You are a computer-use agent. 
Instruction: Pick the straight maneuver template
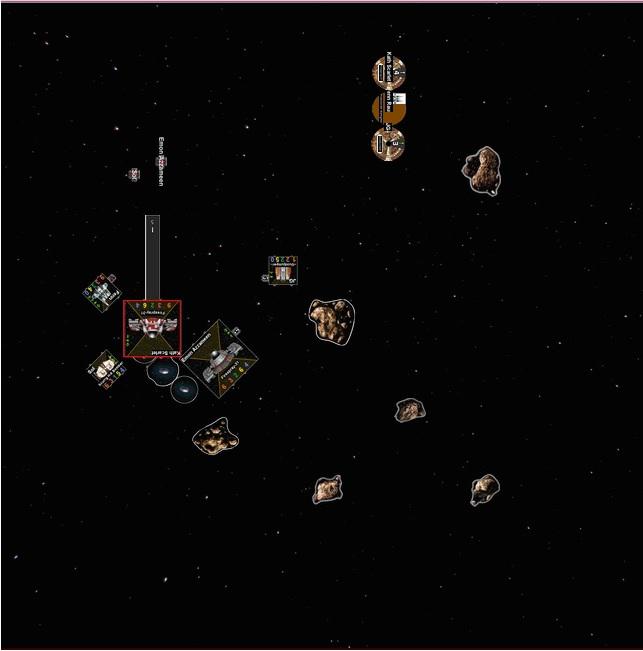(152, 257)
